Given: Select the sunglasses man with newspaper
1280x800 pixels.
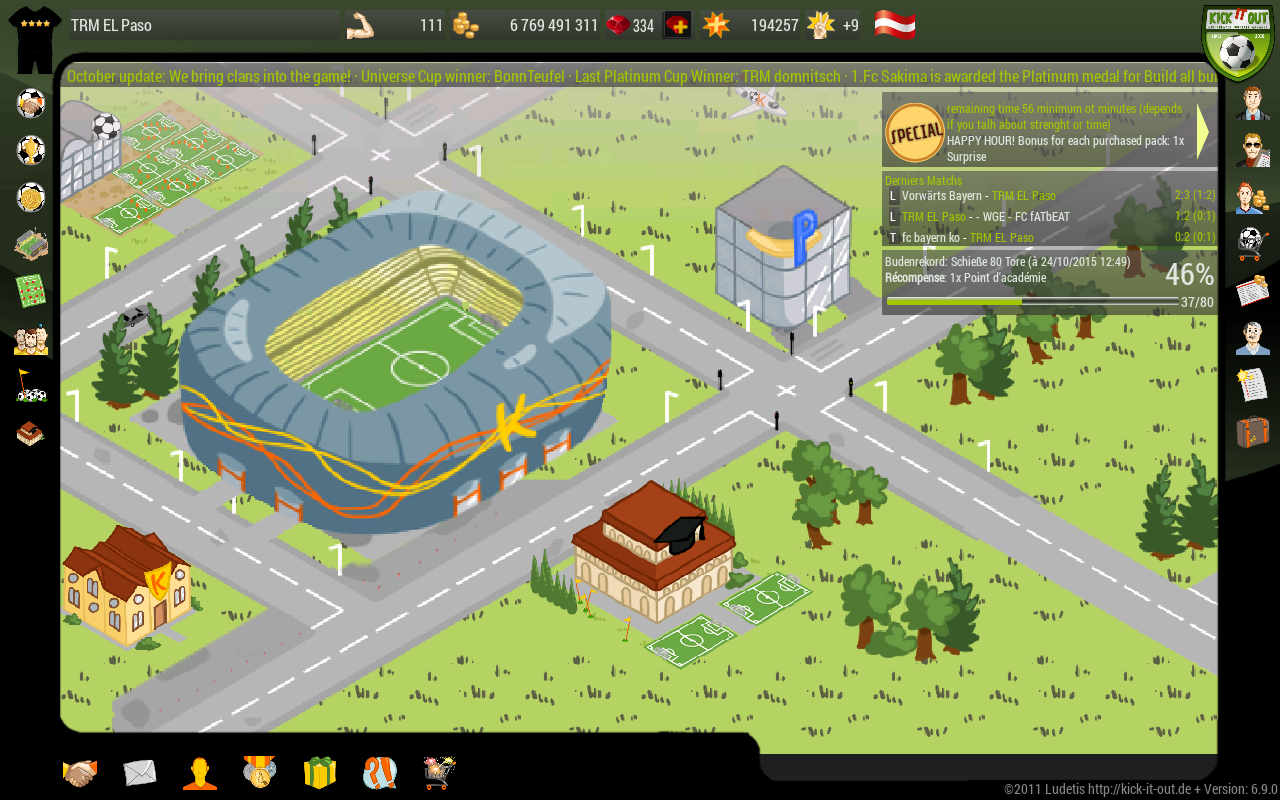Looking at the screenshot, I should [x=1252, y=150].
